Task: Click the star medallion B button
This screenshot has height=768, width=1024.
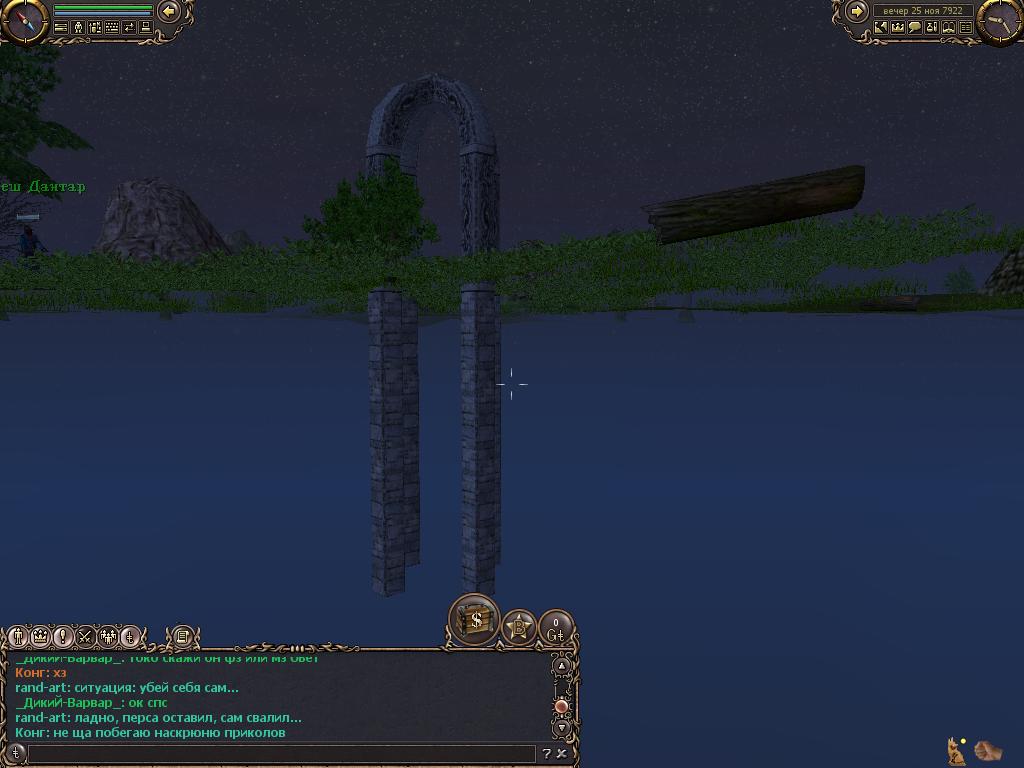Action: coord(519,628)
